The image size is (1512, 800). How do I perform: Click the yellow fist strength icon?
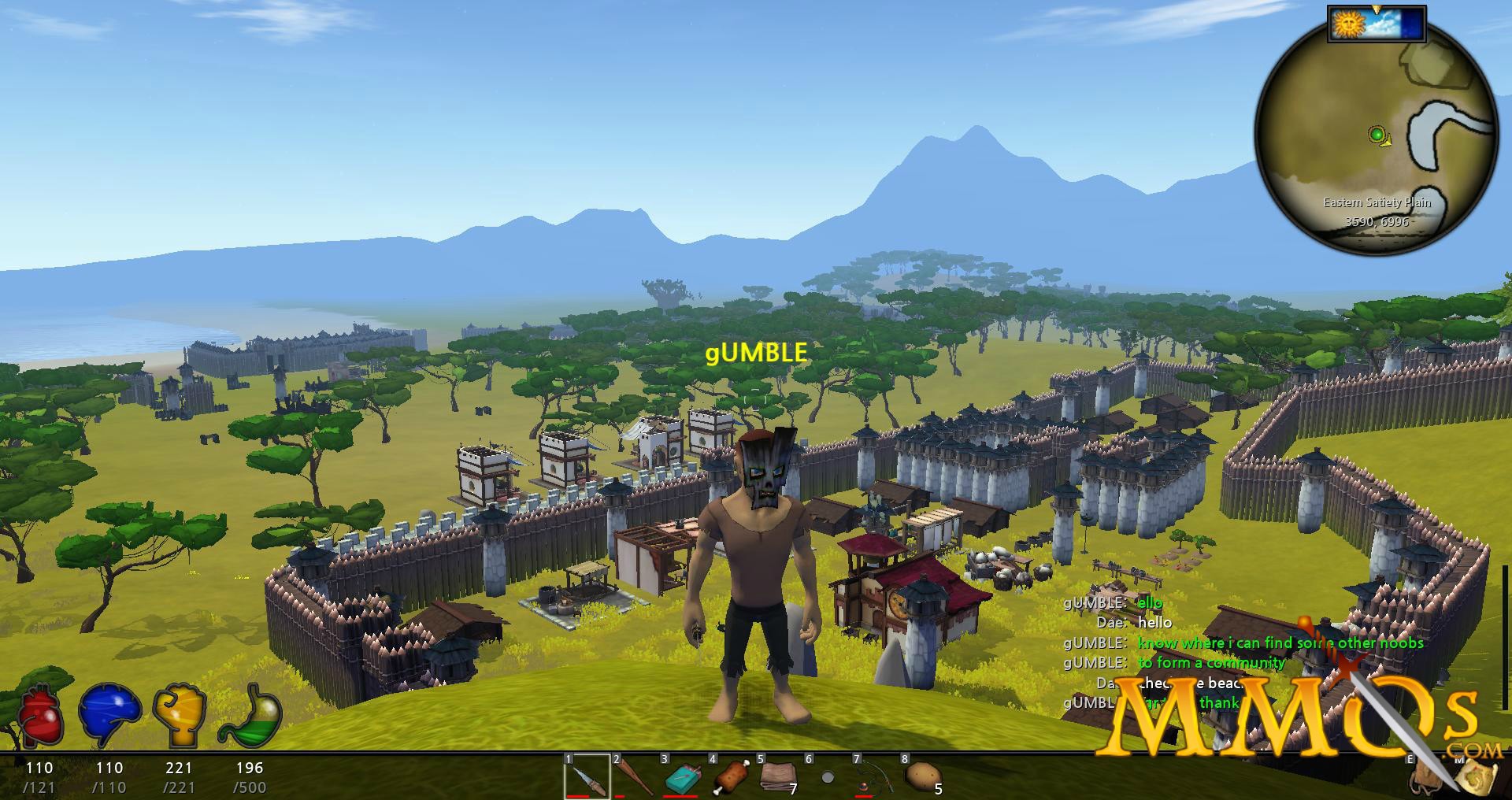pos(180,716)
